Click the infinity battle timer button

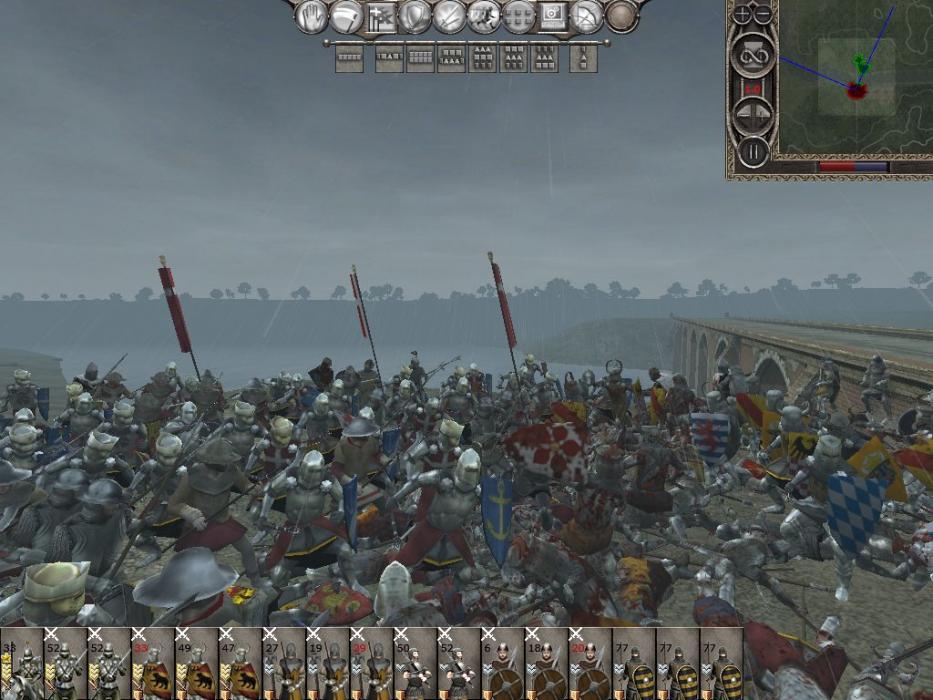point(752,53)
